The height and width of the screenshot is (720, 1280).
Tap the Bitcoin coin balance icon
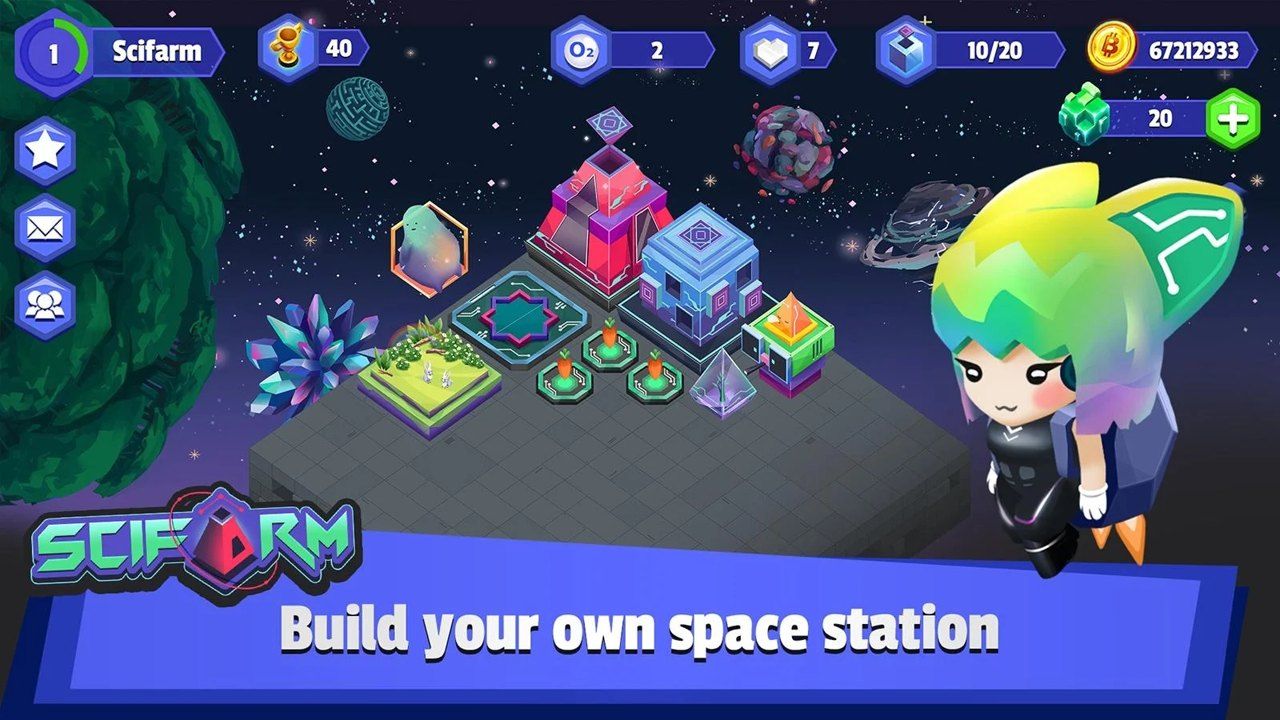click(1110, 47)
